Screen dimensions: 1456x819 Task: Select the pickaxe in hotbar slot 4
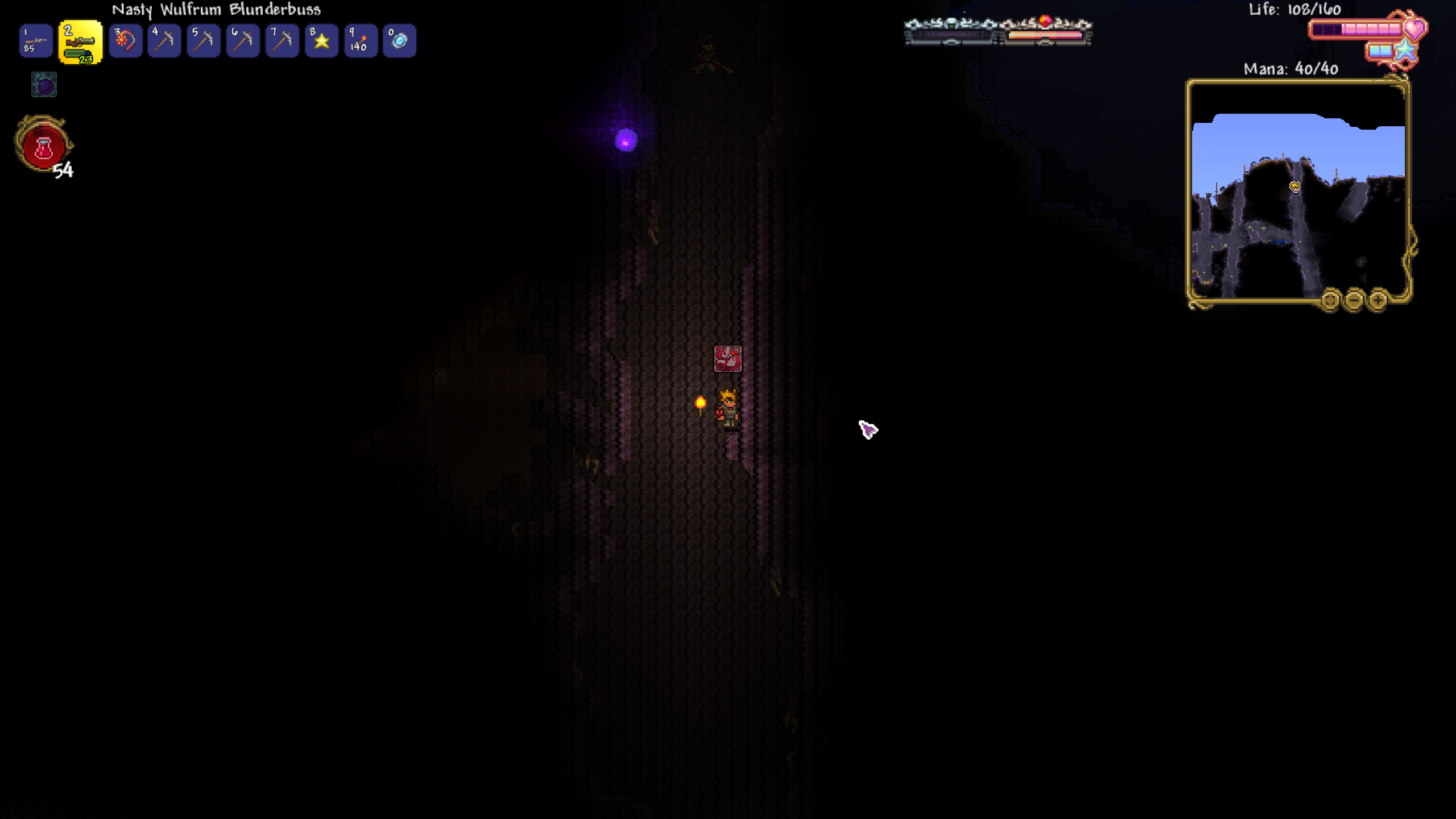point(164,40)
